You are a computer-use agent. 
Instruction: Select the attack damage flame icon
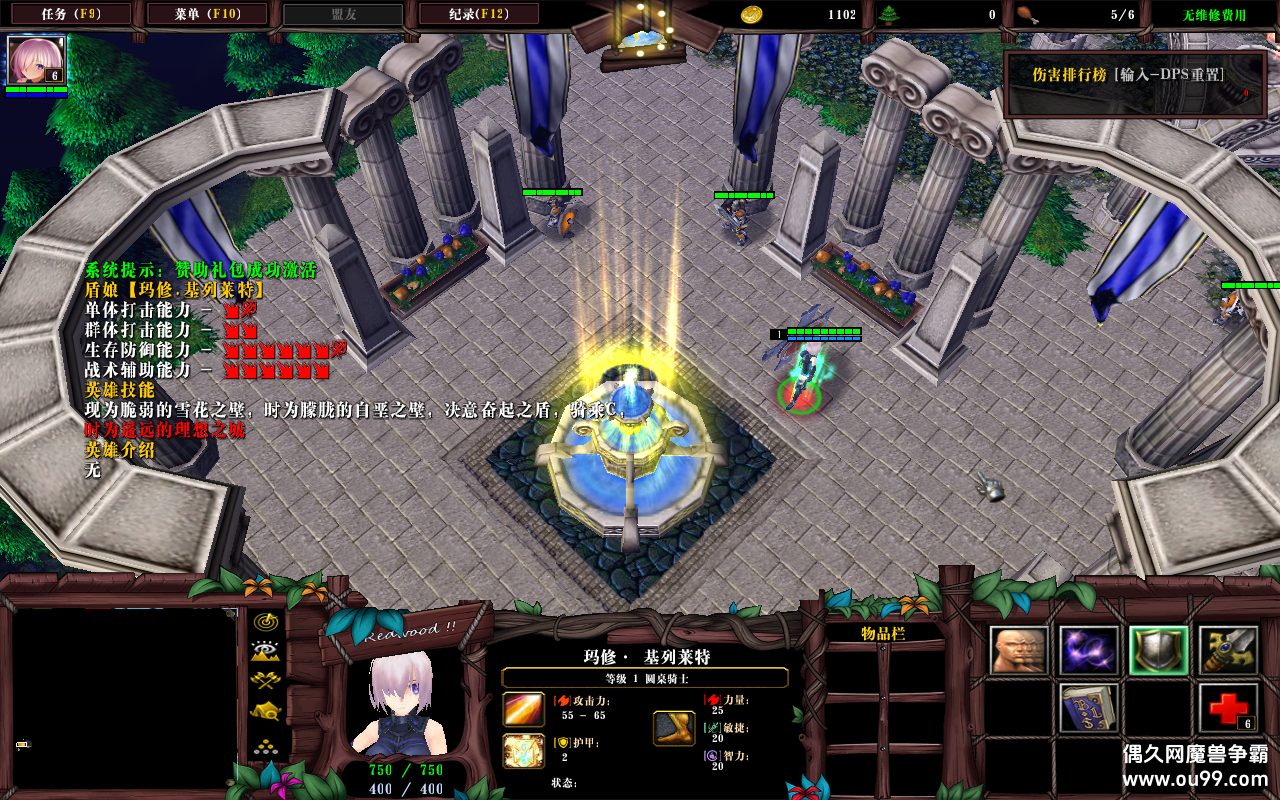coord(523,709)
